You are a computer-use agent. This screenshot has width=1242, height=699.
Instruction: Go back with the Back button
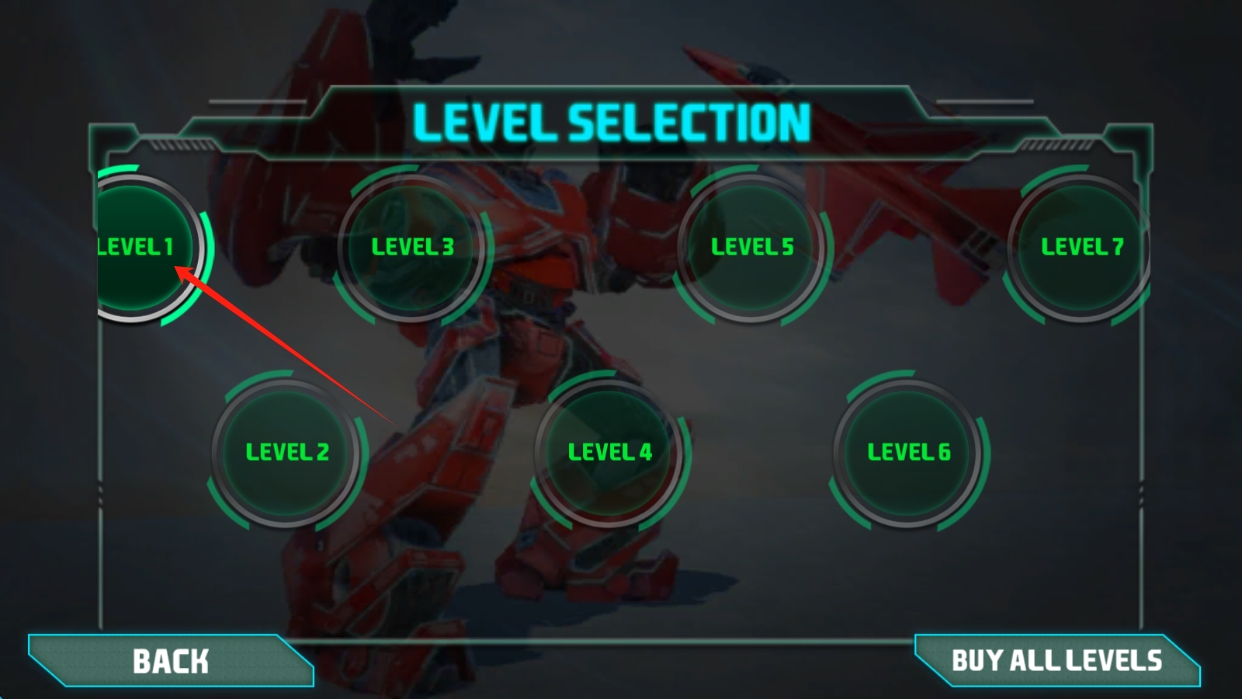pyautogui.click(x=170, y=661)
